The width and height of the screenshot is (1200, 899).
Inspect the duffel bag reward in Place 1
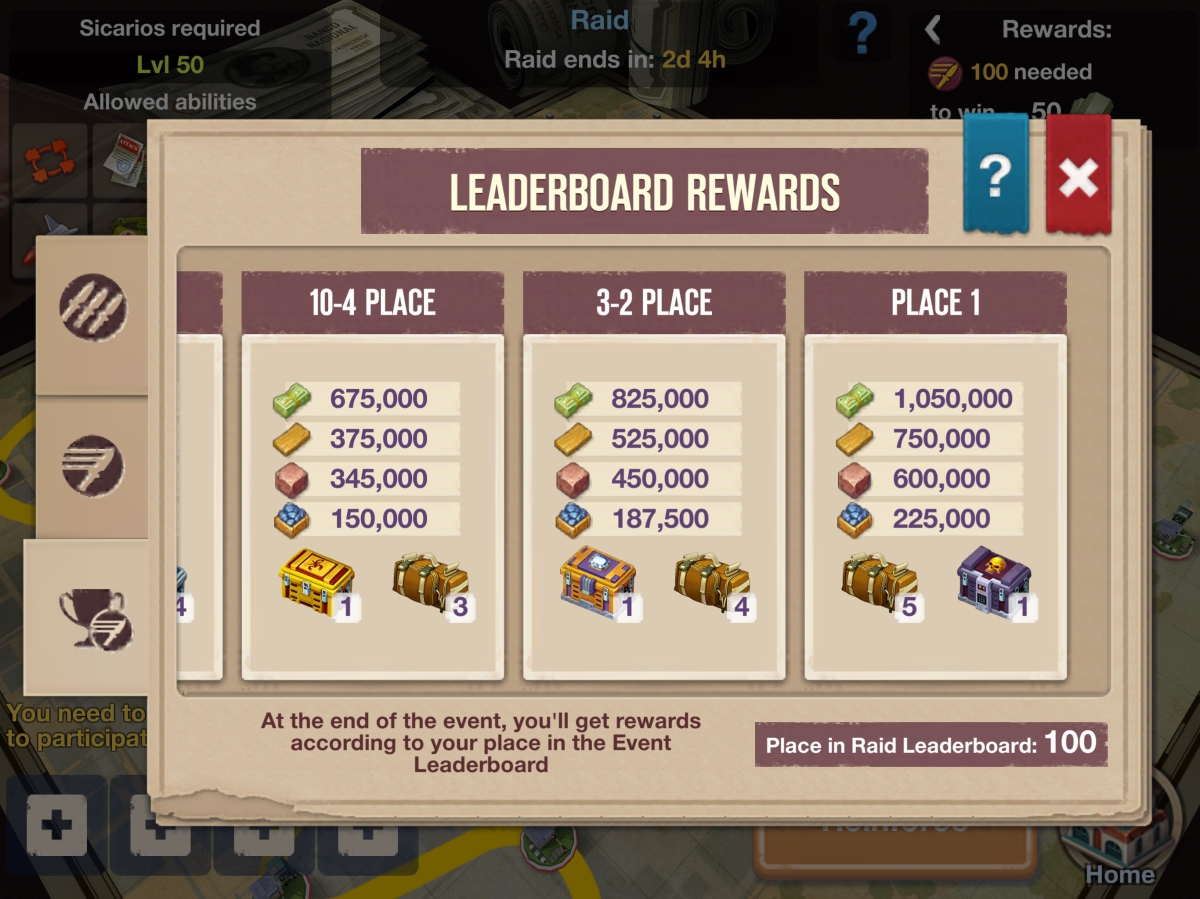click(880, 582)
